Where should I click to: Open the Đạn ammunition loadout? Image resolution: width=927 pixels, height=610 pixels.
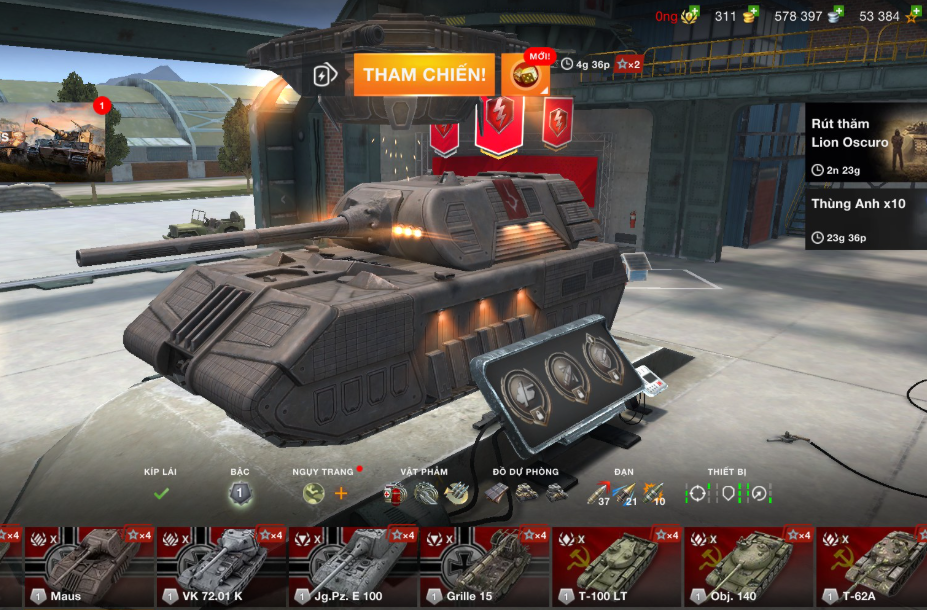pyautogui.click(x=626, y=492)
